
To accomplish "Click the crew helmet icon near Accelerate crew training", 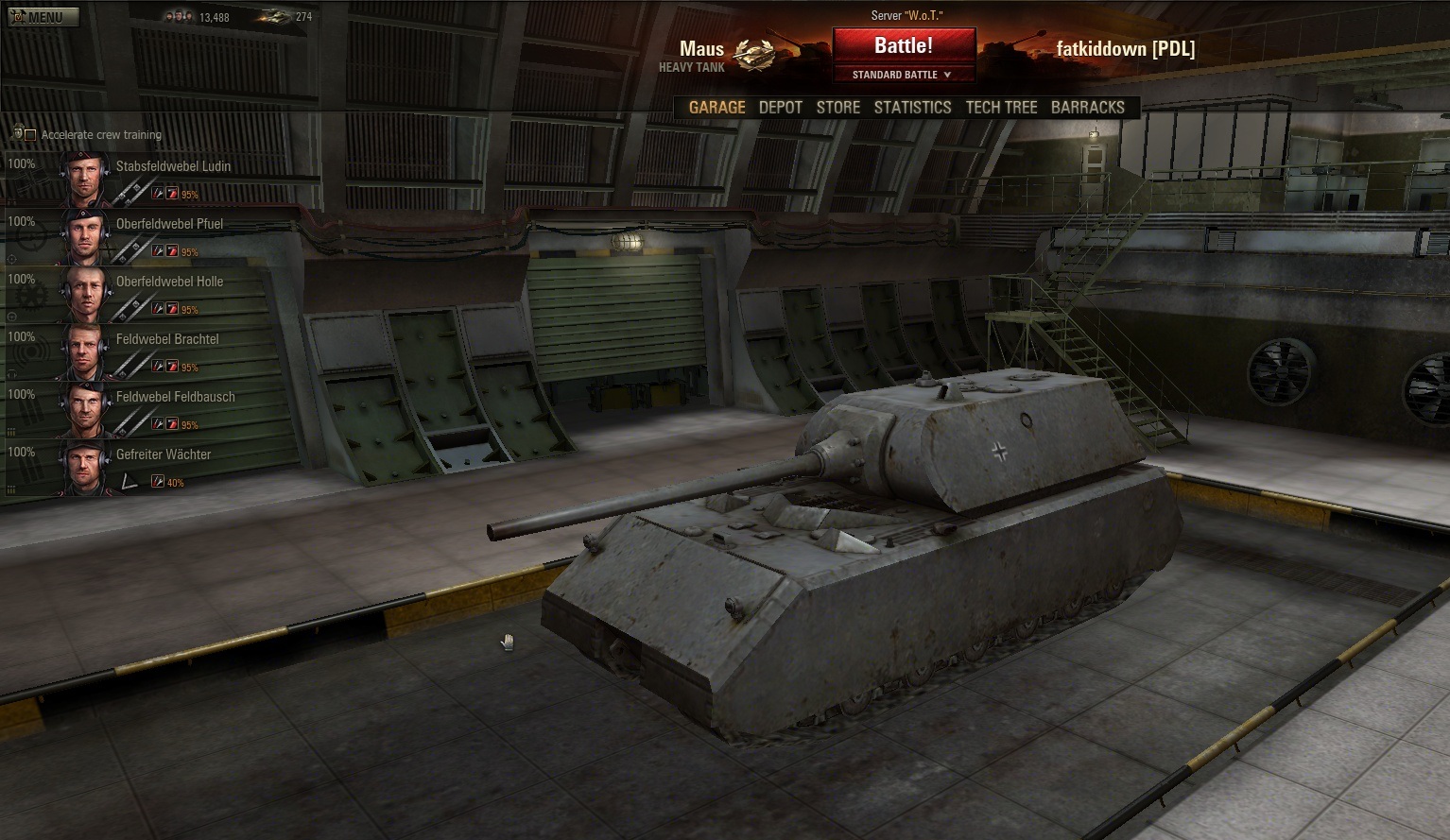I will [x=18, y=134].
